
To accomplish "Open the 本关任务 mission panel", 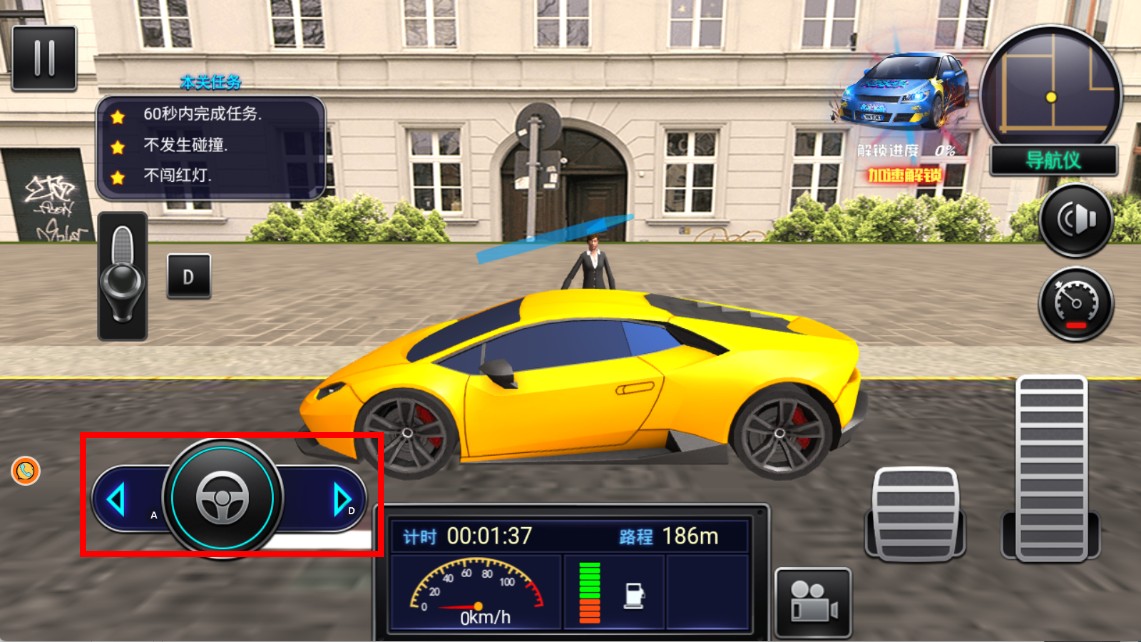I will (210, 145).
